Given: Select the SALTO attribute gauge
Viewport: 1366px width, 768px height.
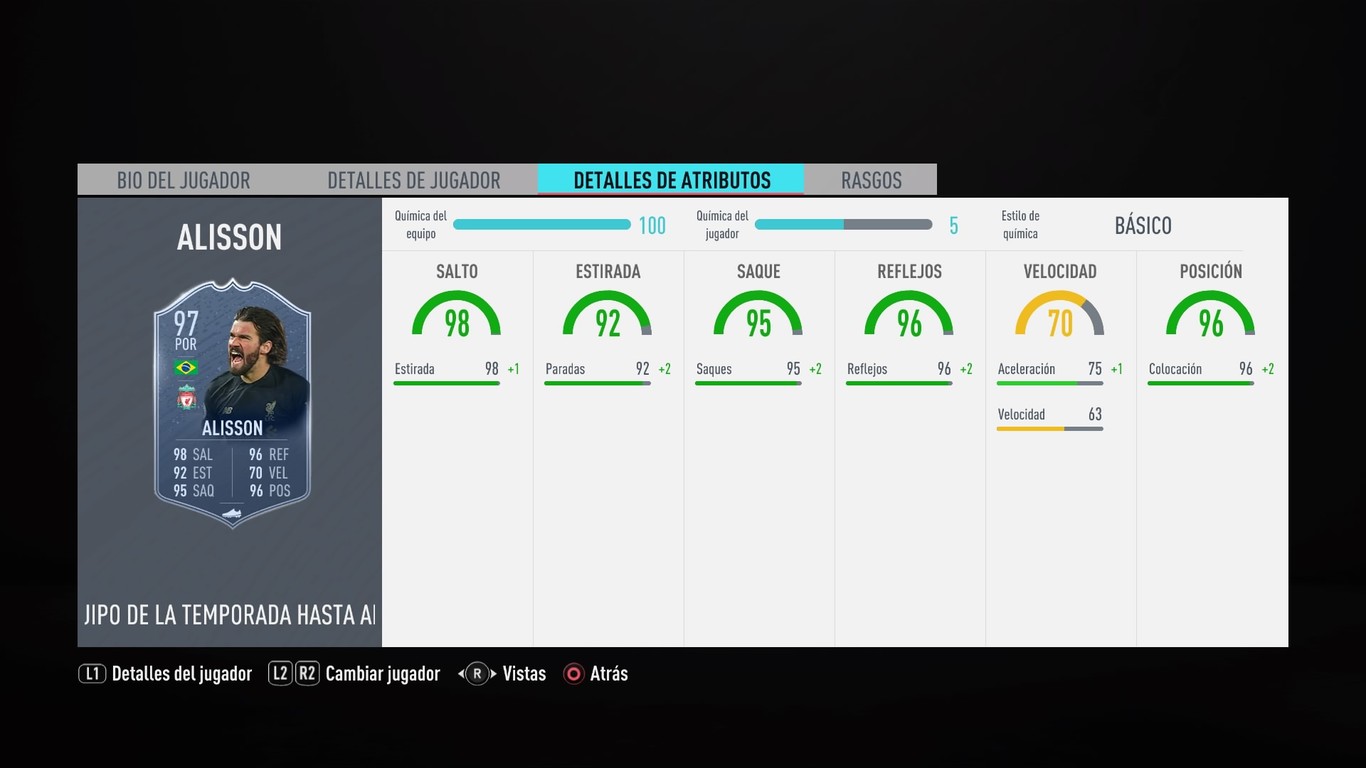Looking at the screenshot, I should 456,312.
